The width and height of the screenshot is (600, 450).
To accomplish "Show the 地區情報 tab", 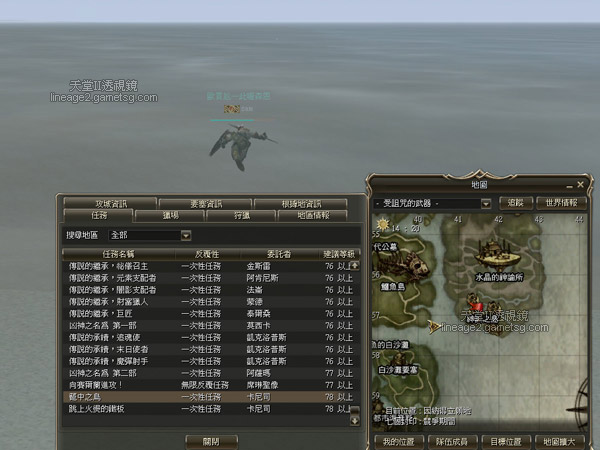I will tap(312, 216).
